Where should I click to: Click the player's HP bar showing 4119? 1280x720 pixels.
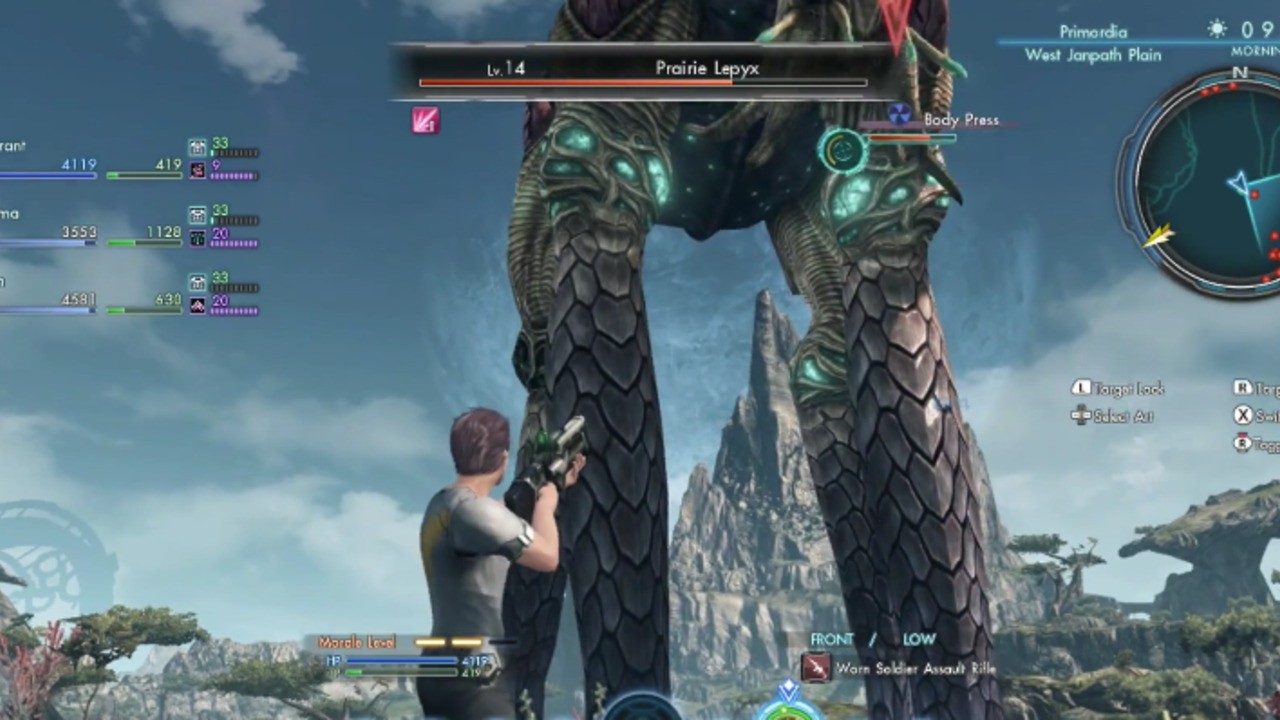click(400, 660)
